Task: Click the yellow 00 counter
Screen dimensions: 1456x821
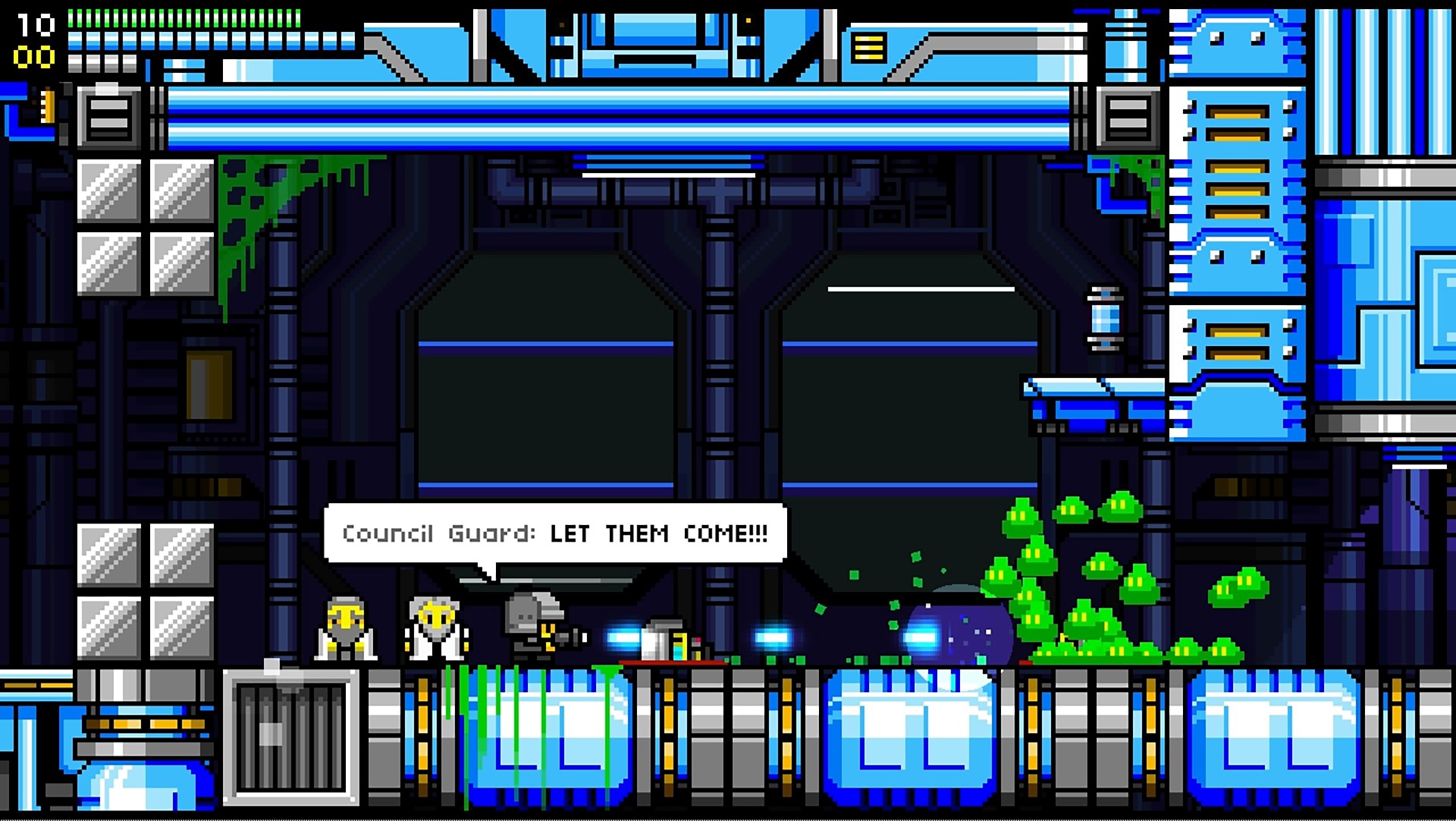Action: [x=34, y=56]
